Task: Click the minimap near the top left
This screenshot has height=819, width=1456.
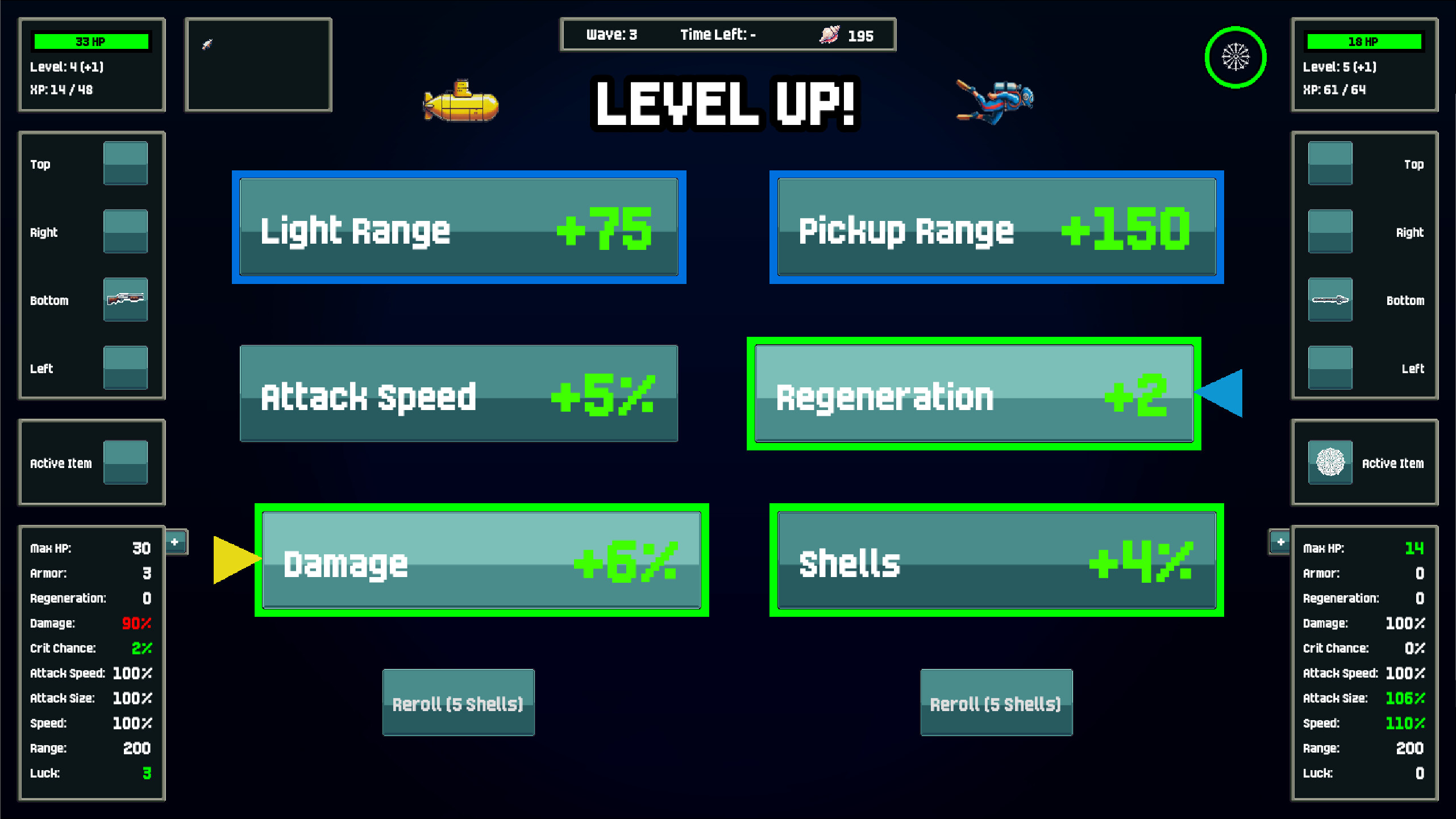Action: (259, 64)
